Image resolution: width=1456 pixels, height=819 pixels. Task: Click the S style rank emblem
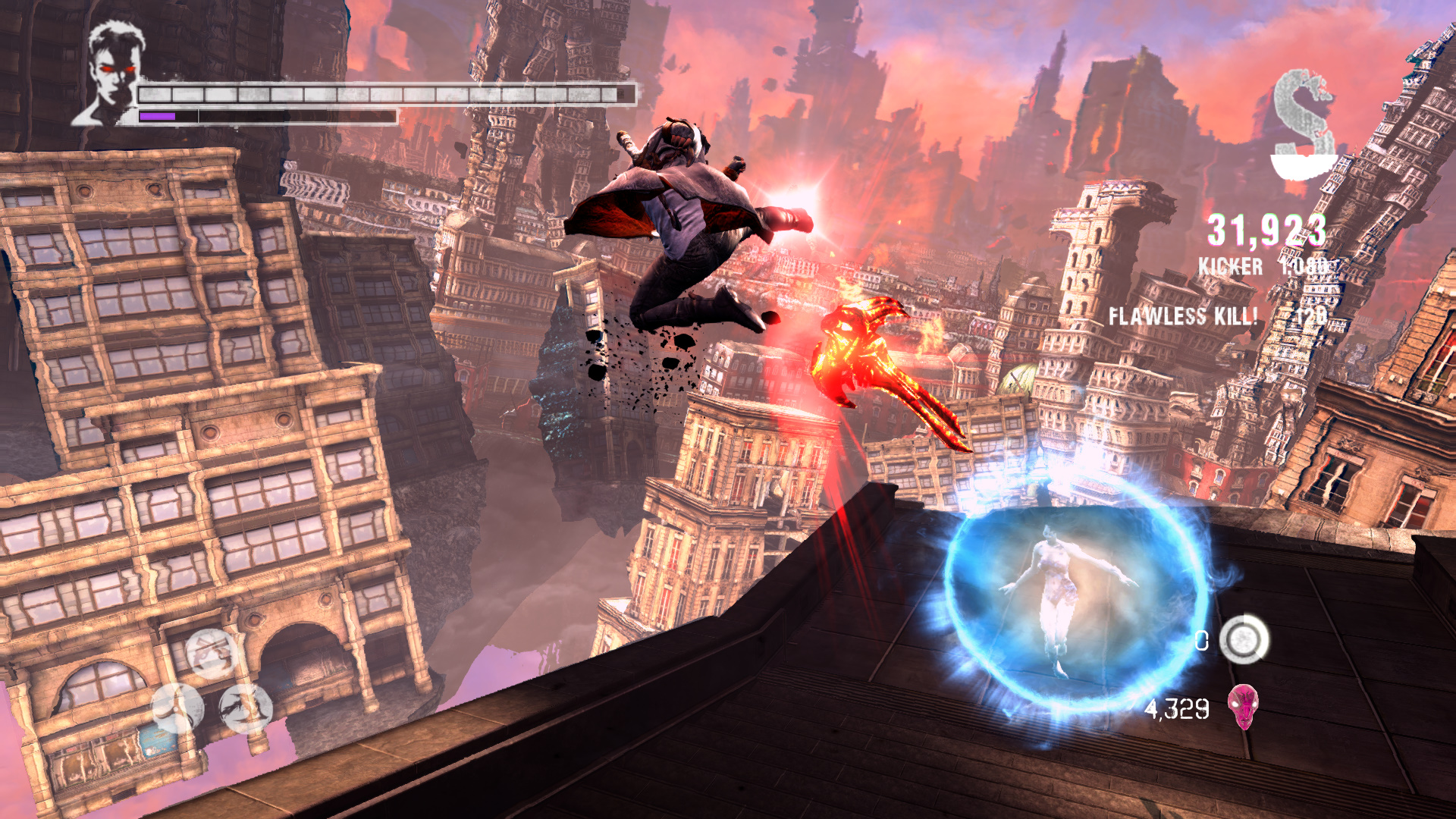pos(1303,125)
